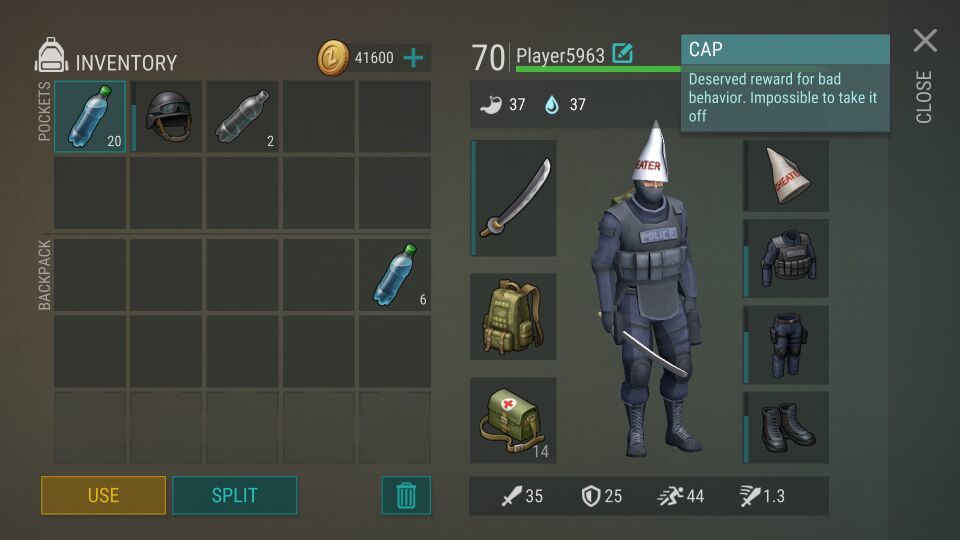The image size is (960, 540).
Task: Select the first aid kit slot
Action: pos(514,420)
